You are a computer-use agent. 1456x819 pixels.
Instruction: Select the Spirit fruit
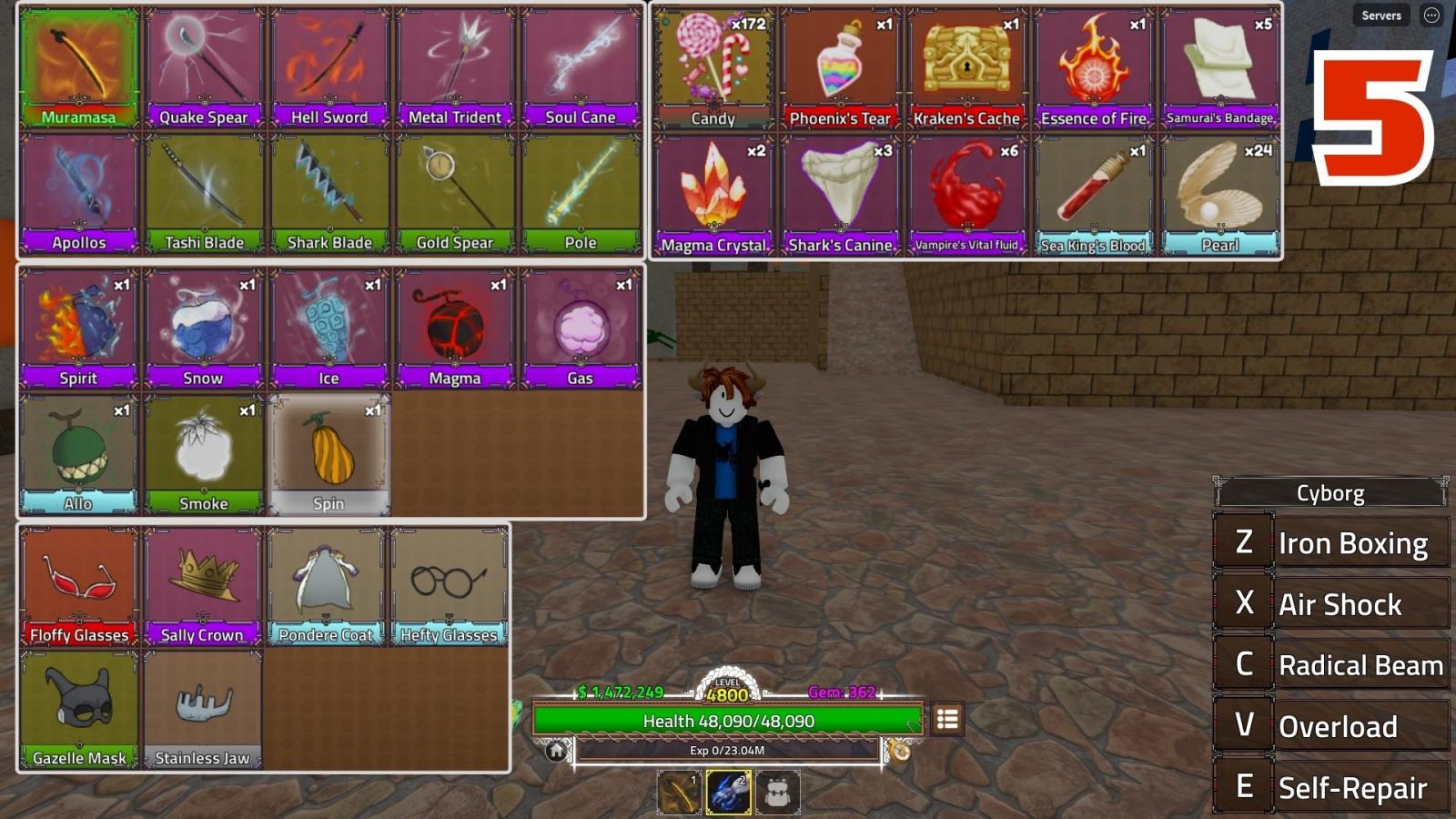tap(79, 328)
